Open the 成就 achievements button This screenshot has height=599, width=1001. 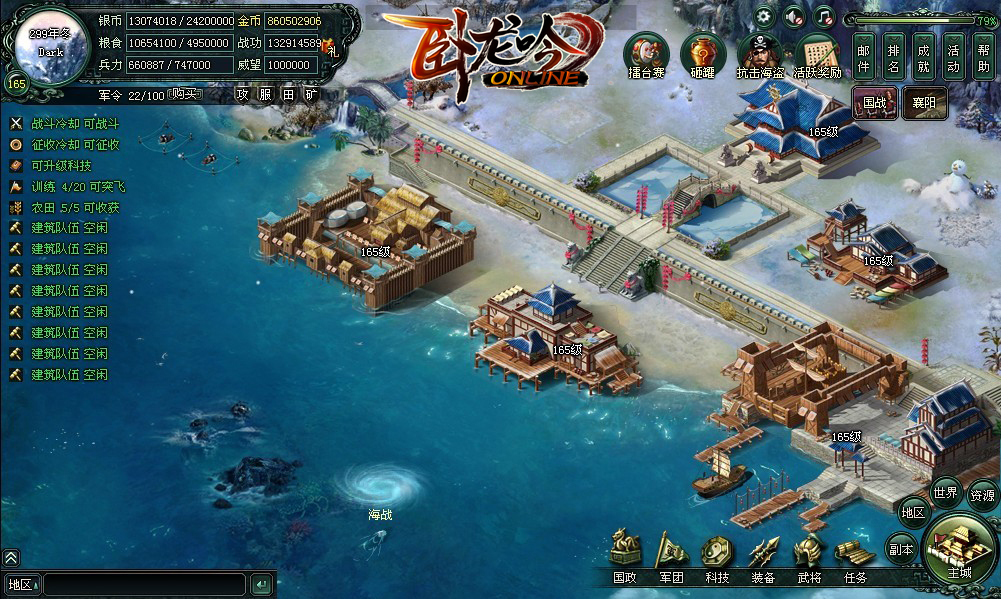(x=924, y=57)
